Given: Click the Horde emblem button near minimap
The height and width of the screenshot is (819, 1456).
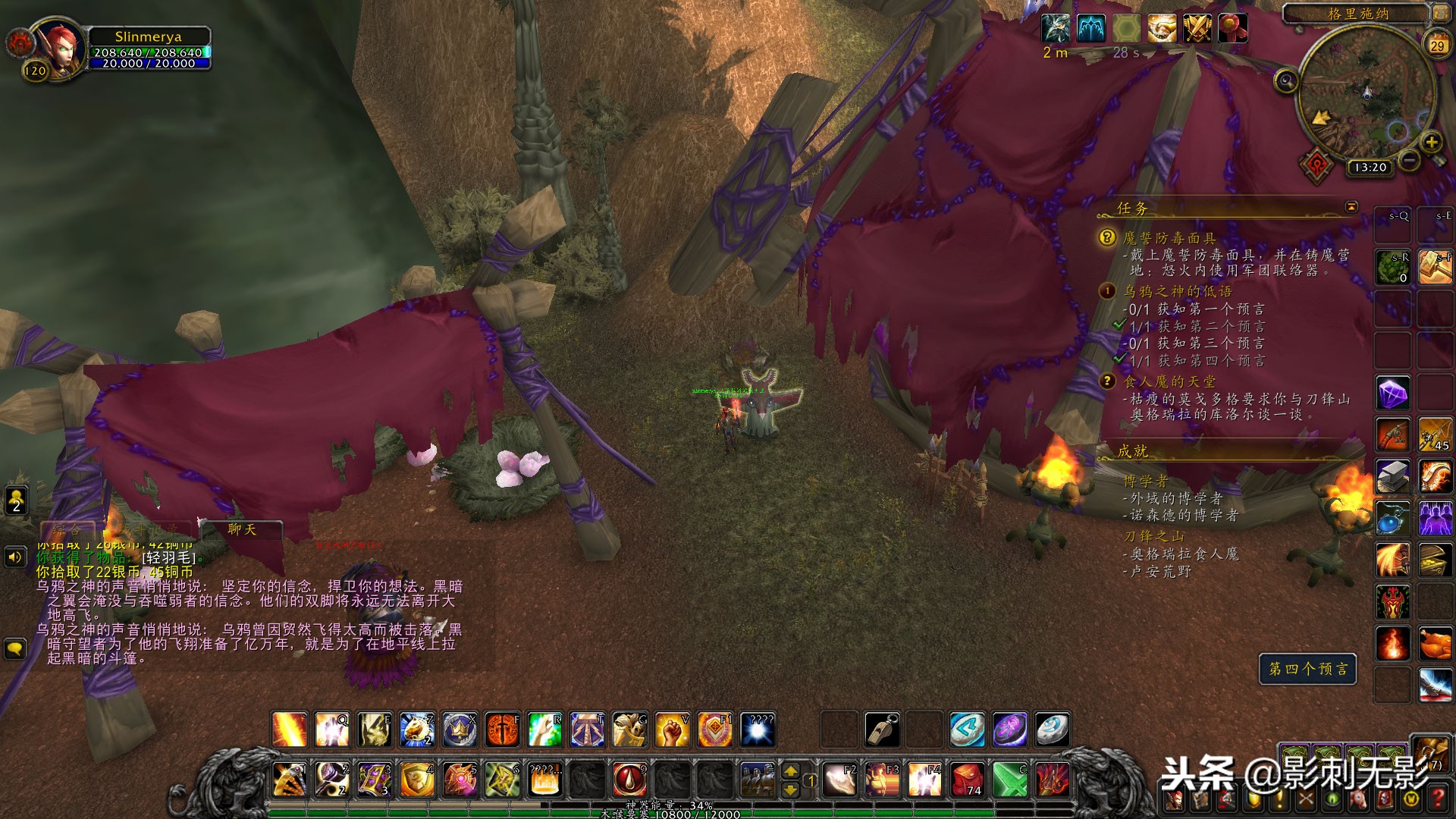Looking at the screenshot, I should (1317, 165).
